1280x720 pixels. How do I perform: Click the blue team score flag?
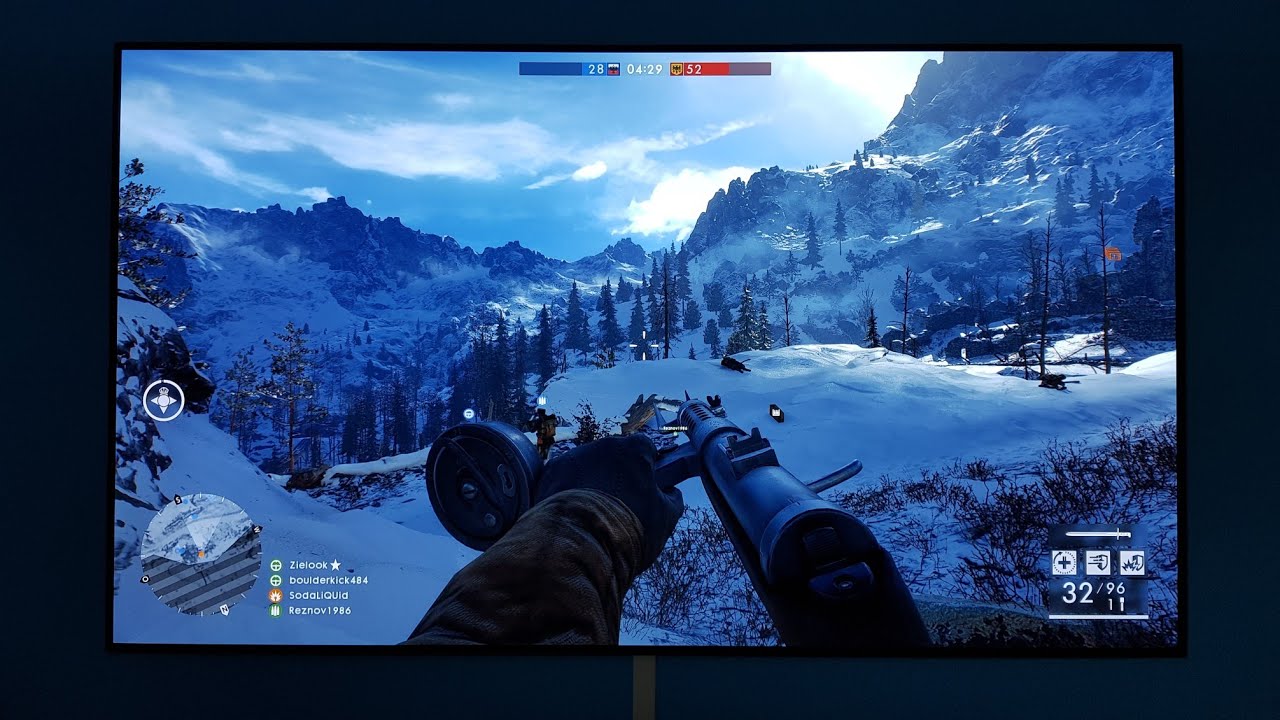614,69
